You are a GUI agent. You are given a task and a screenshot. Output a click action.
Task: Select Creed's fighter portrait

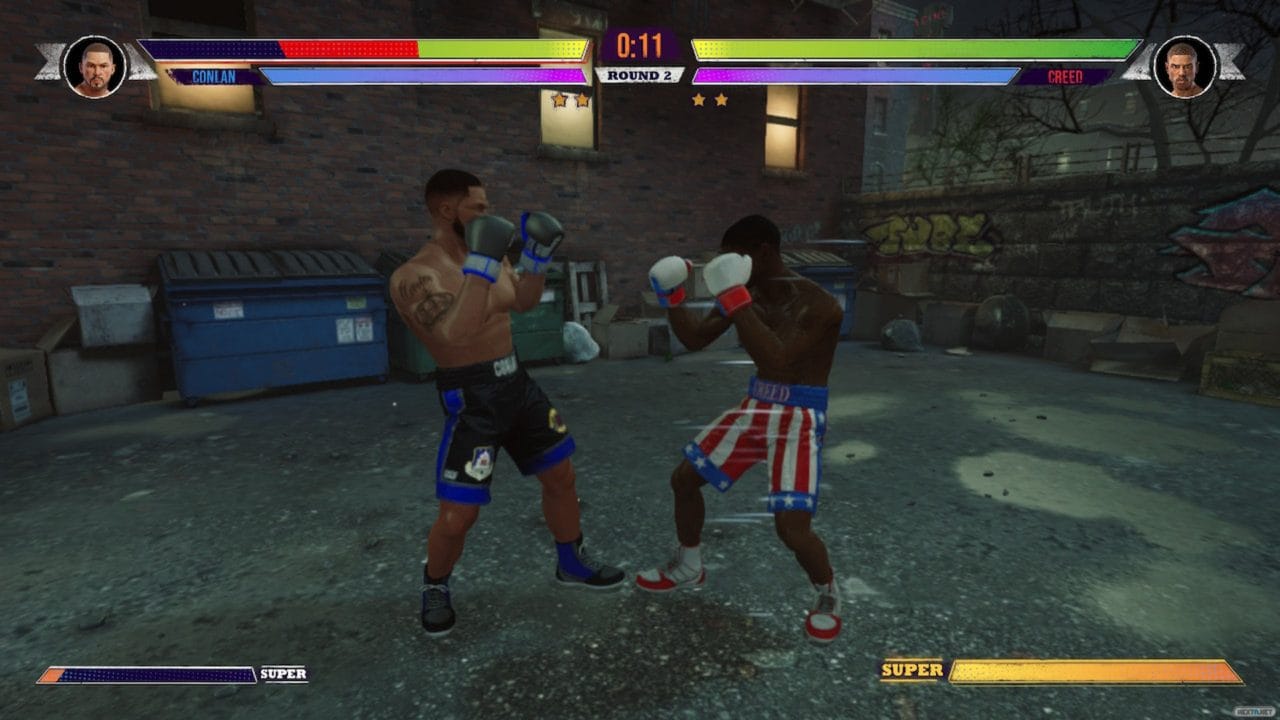coord(1184,66)
